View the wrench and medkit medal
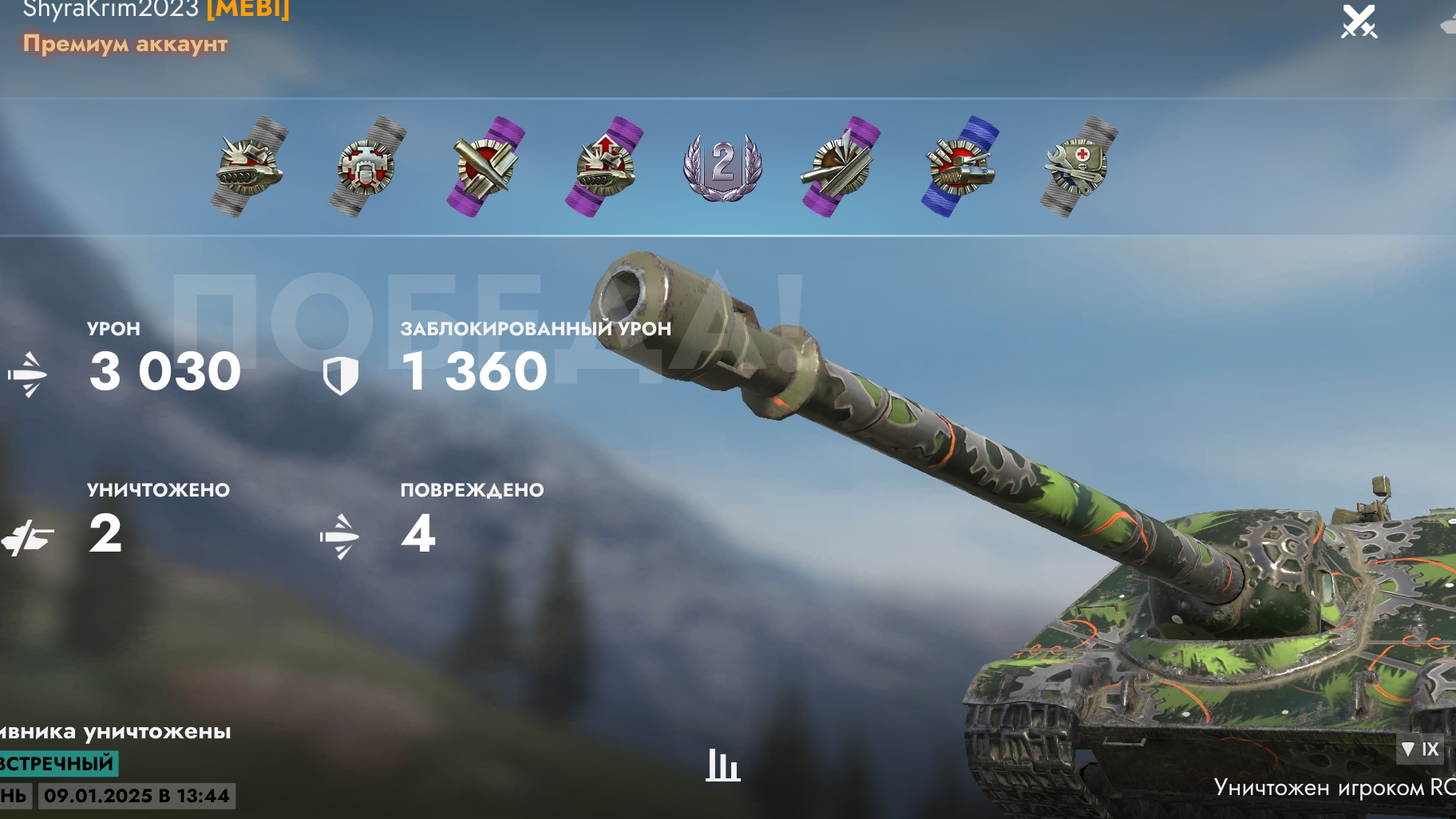The height and width of the screenshot is (819, 1456). [1078, 167]
